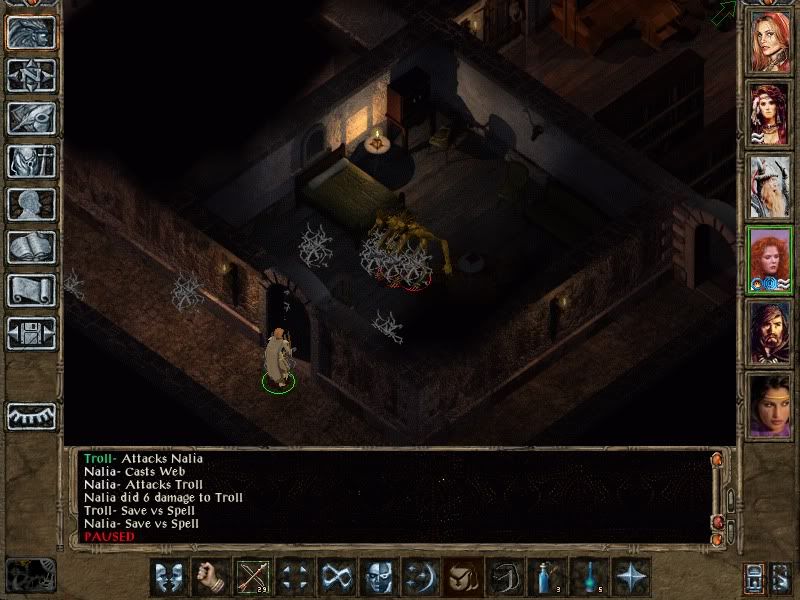Open the journal with quill icon
The width and height of the screenshot is (800, 600).
click(31, 118)
